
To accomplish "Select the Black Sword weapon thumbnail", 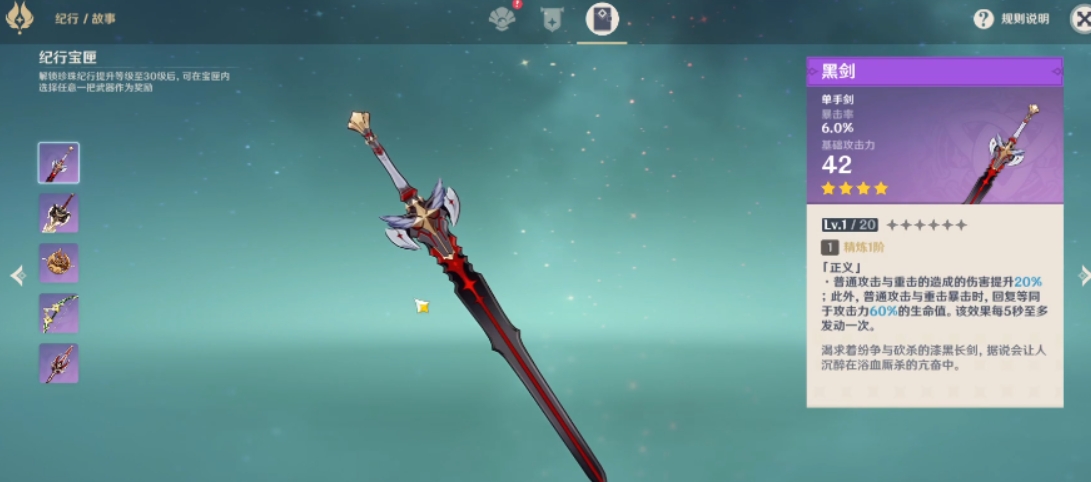I will 59,163.
